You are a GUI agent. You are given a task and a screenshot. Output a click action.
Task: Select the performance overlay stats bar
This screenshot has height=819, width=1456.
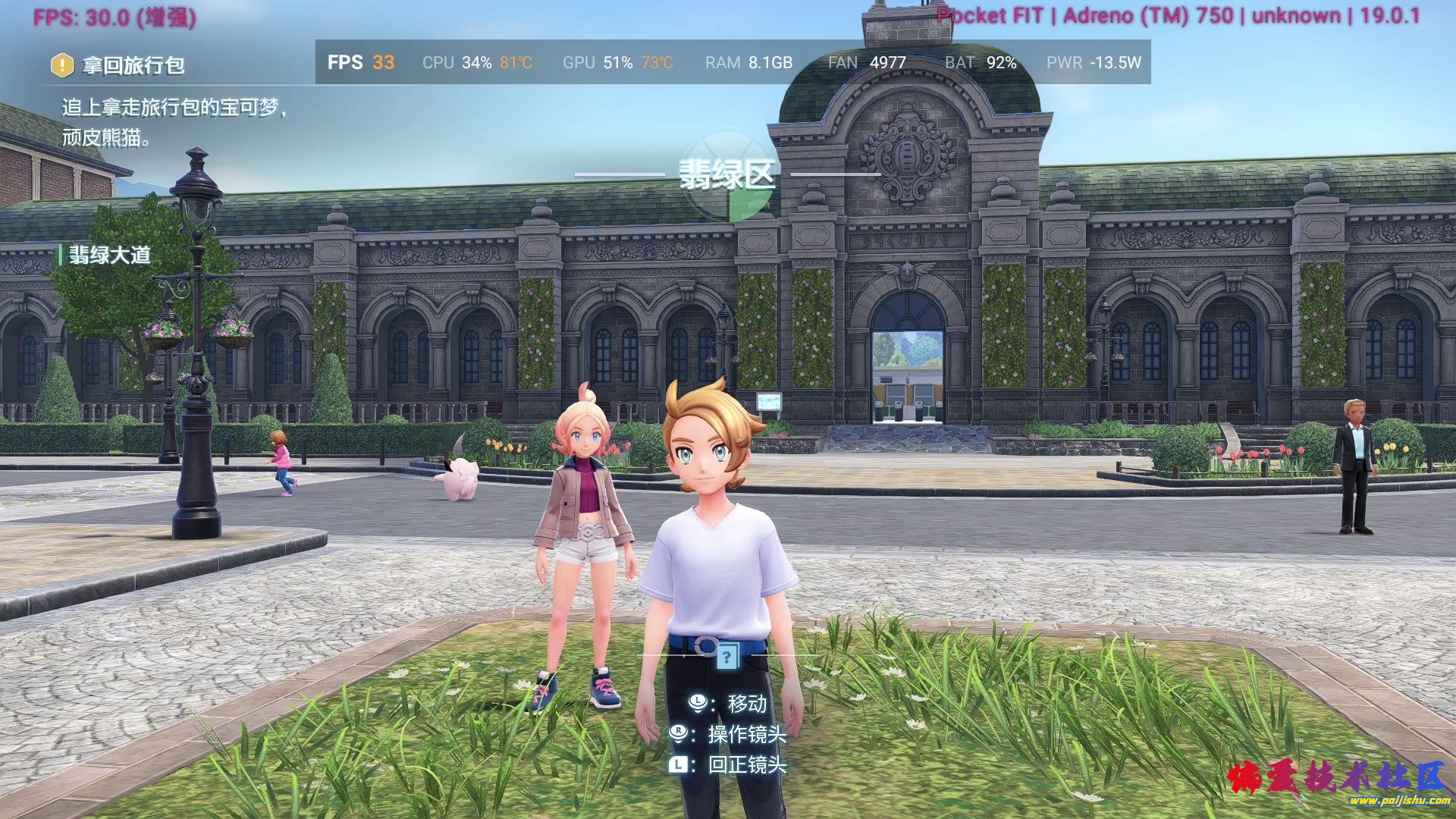[733, 62]
